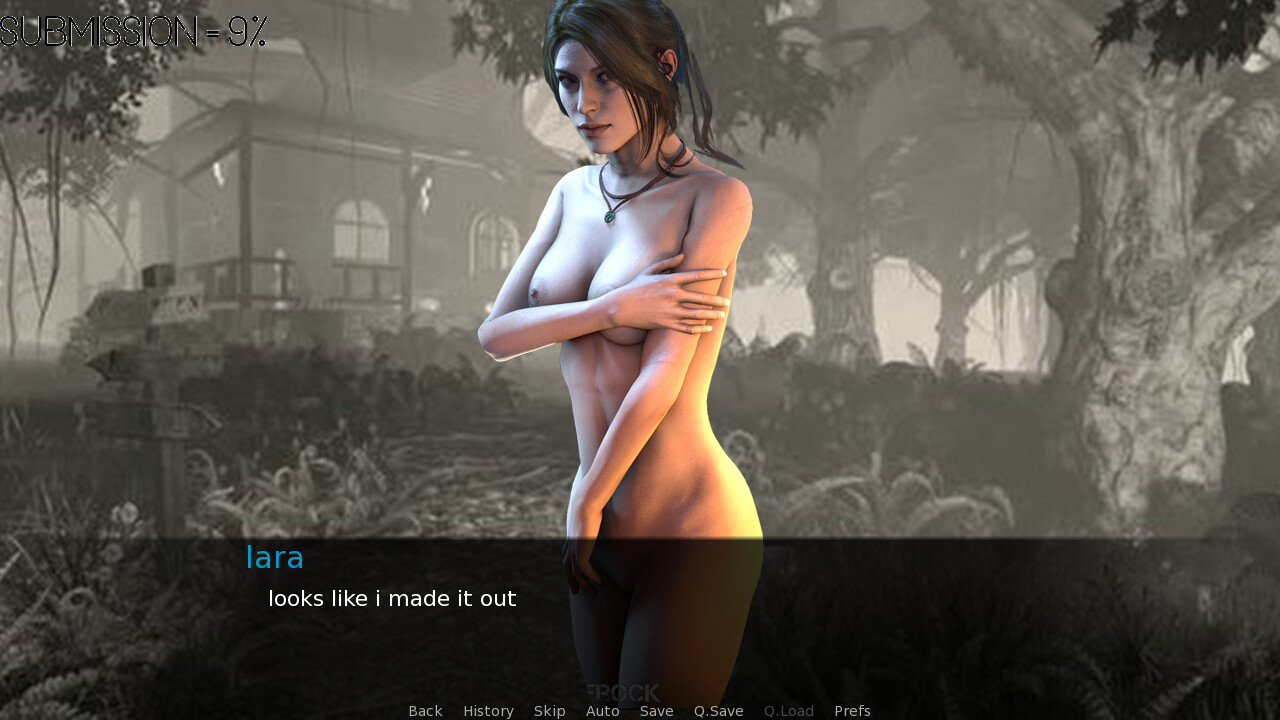This screenshot has height=720, width=1280.
Task: Click the line 'looks like i made it out'
Action: coord(391,598)
